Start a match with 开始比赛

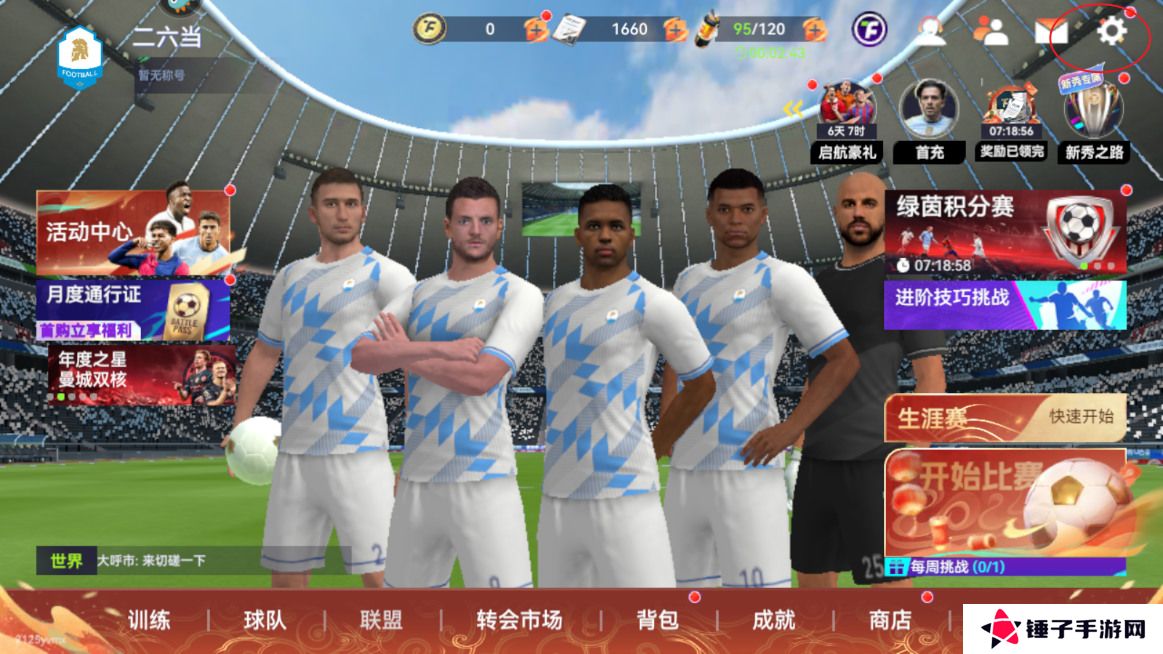click(1005, 500)
